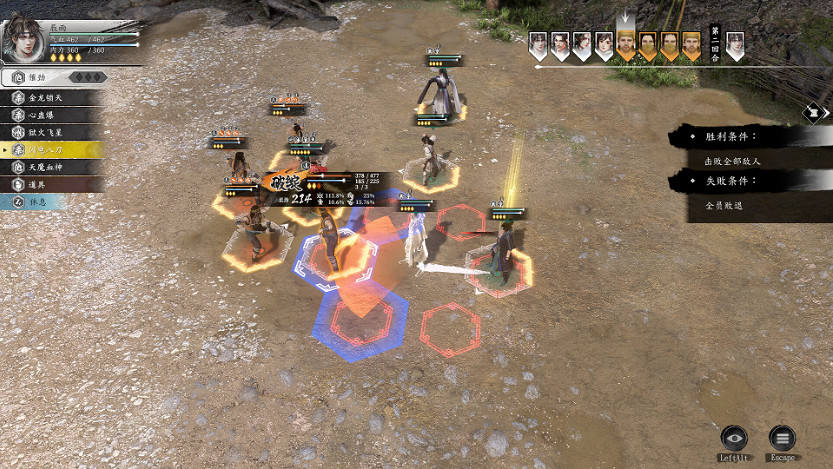Select the portrait after the 第二回合 marker
833x469 pixels.
point(735,45)
